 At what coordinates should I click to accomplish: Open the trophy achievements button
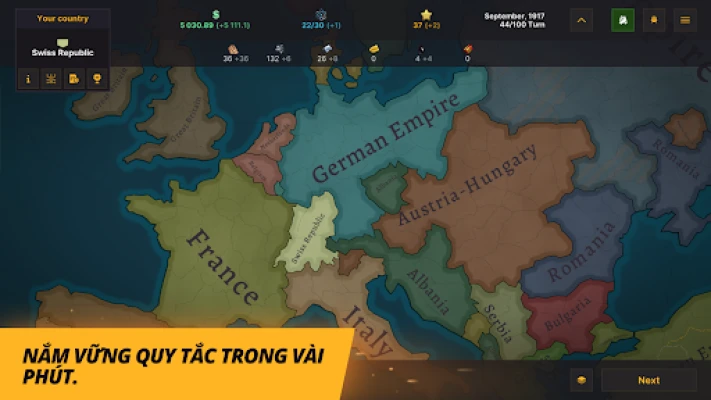coord(97,78)
